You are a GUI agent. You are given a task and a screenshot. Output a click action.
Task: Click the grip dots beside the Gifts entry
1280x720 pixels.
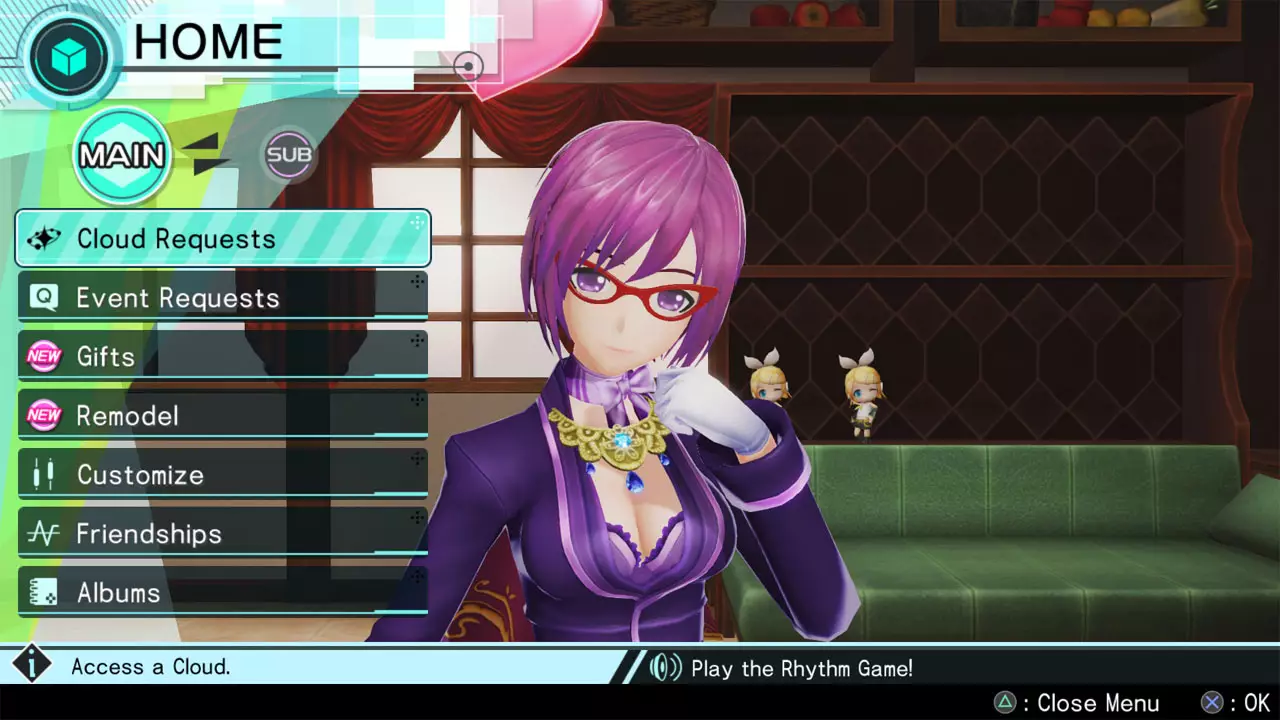[x=418, y=340]
